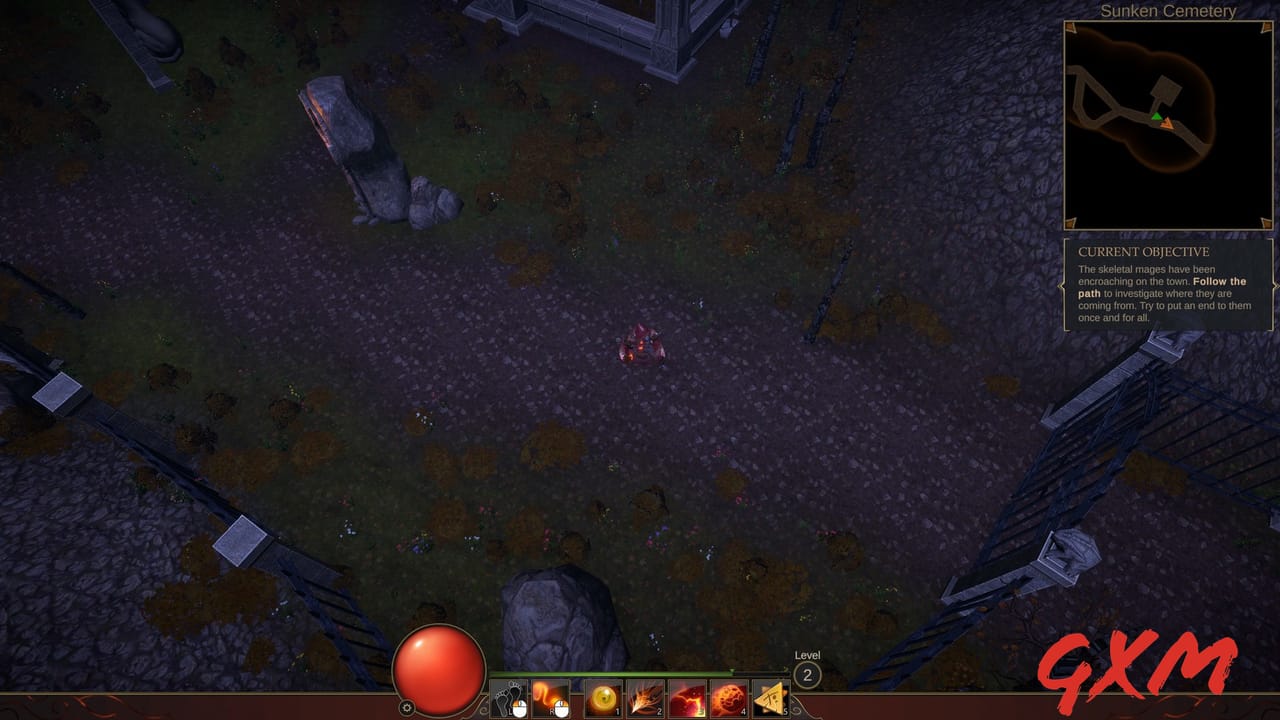The height and width of the screenshot is (720, 1280).
Task: Toggle the right mouse binding badge
Action: 562,706
